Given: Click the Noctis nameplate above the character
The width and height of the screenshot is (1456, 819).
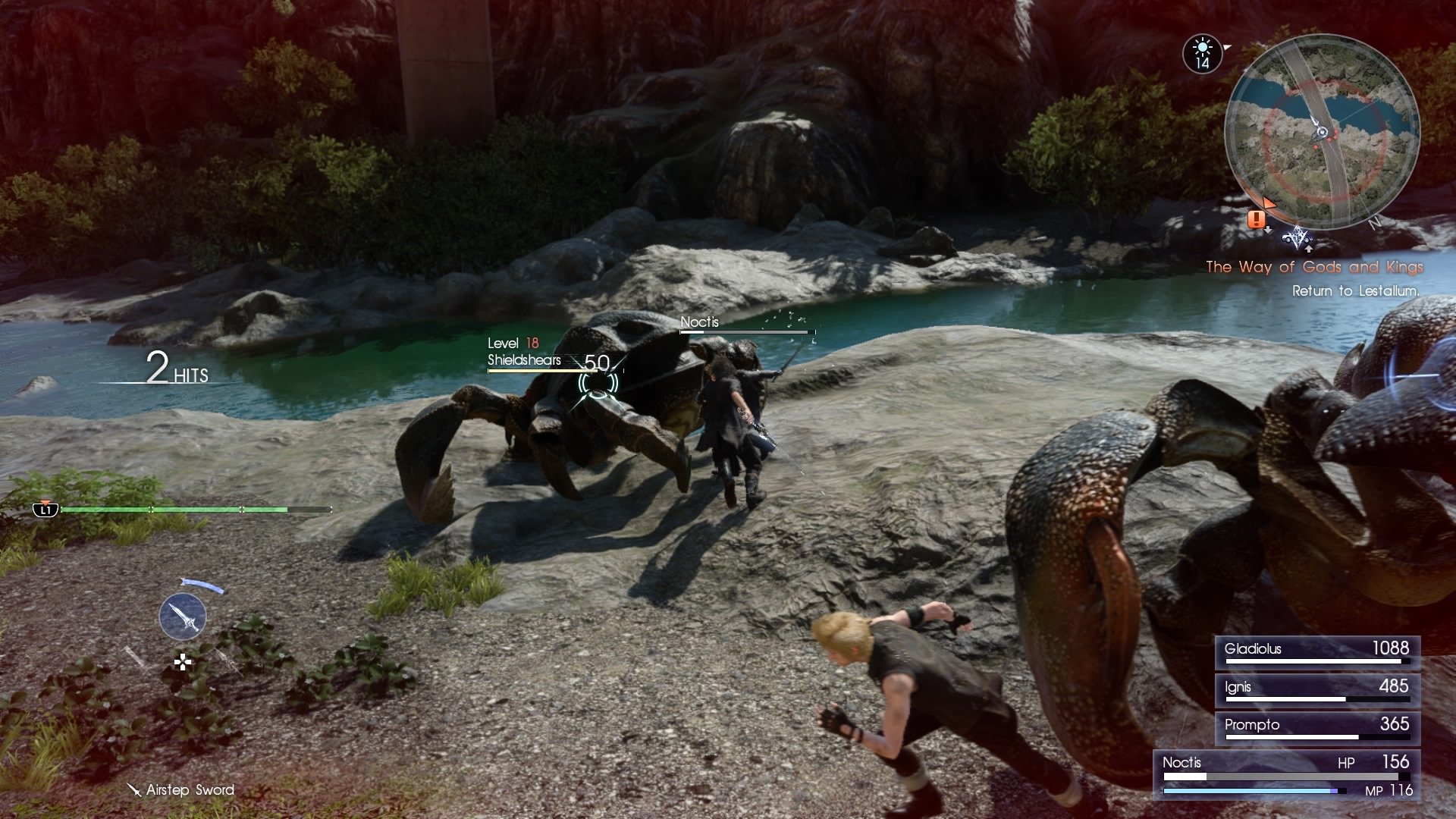Looking at the screenshot, I should click(699, 322).
